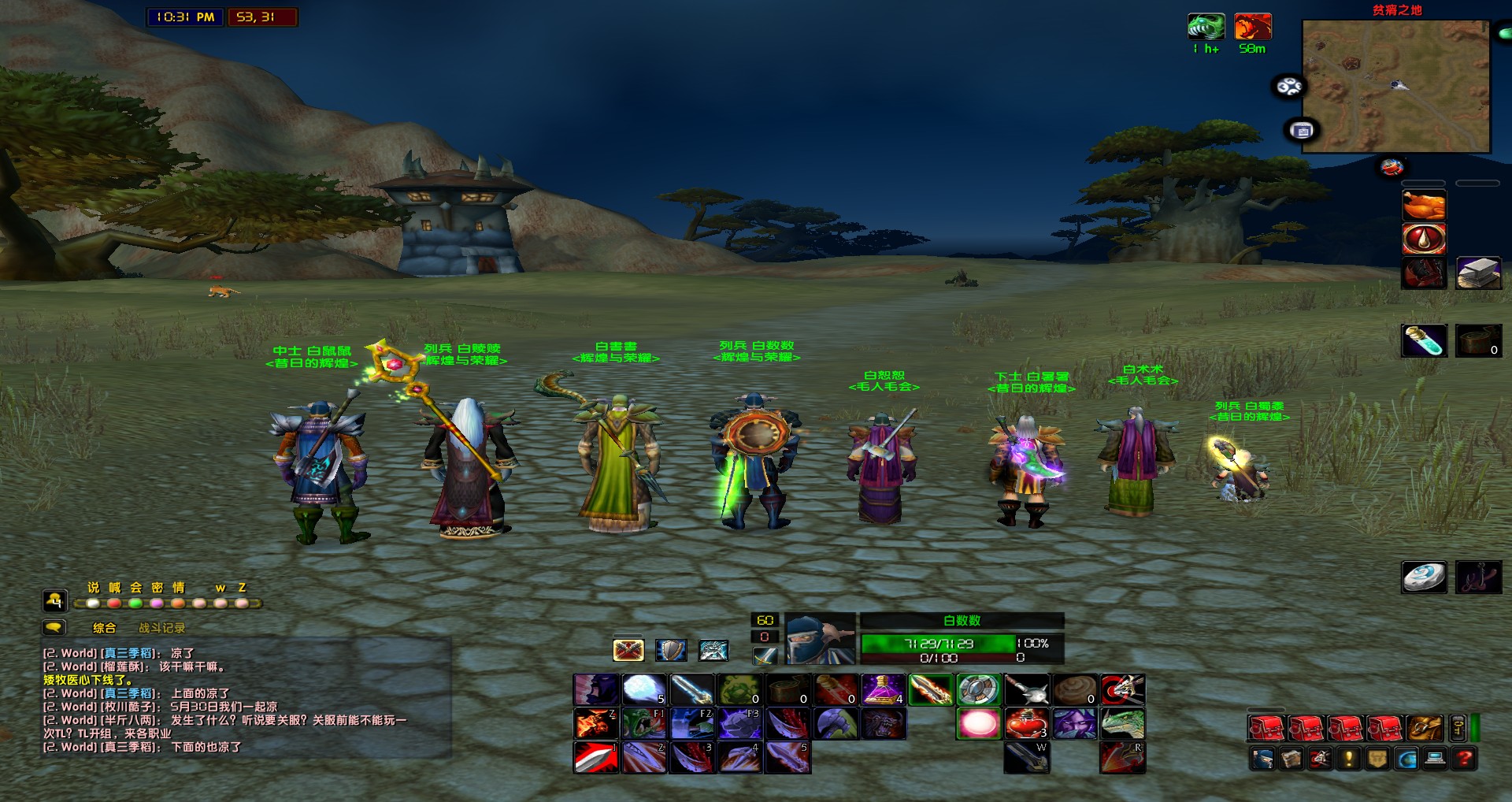Toggle the shield ability on the action bar
1512x802 pixels.
671,649
